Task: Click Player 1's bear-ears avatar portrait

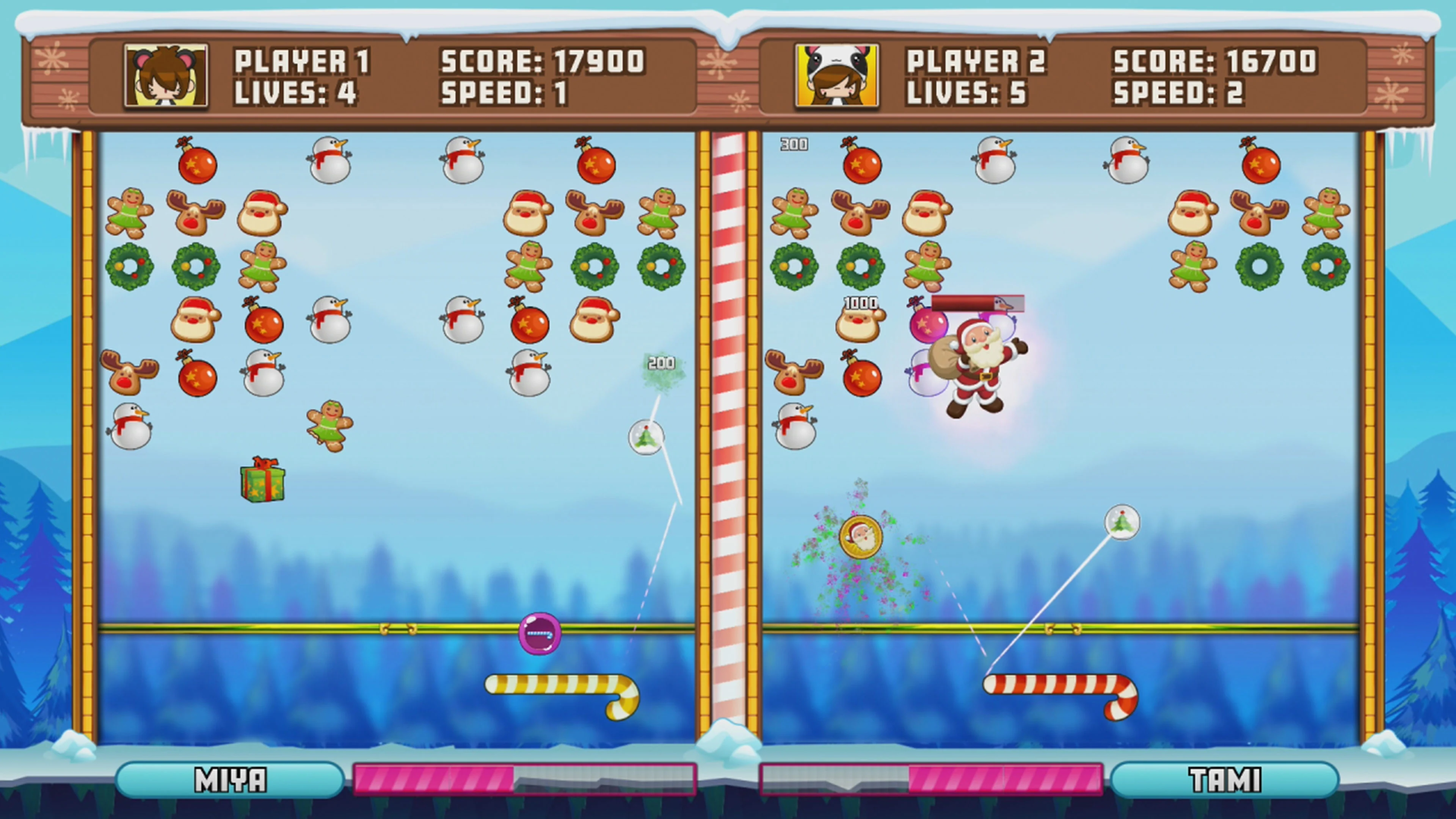Action: tap(165, 76)
